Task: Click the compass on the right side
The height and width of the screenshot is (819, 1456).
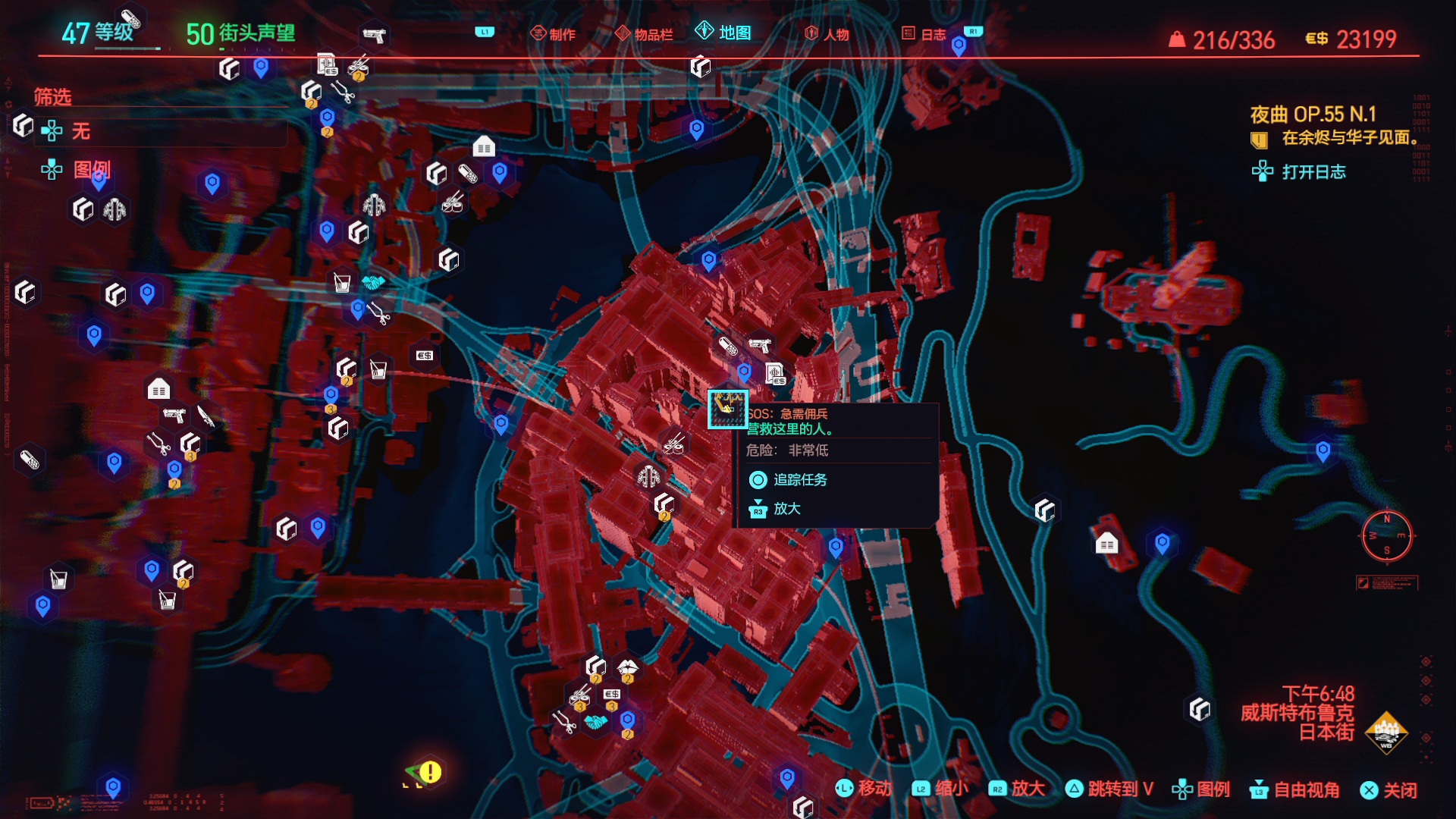Action: (1386, 536)
